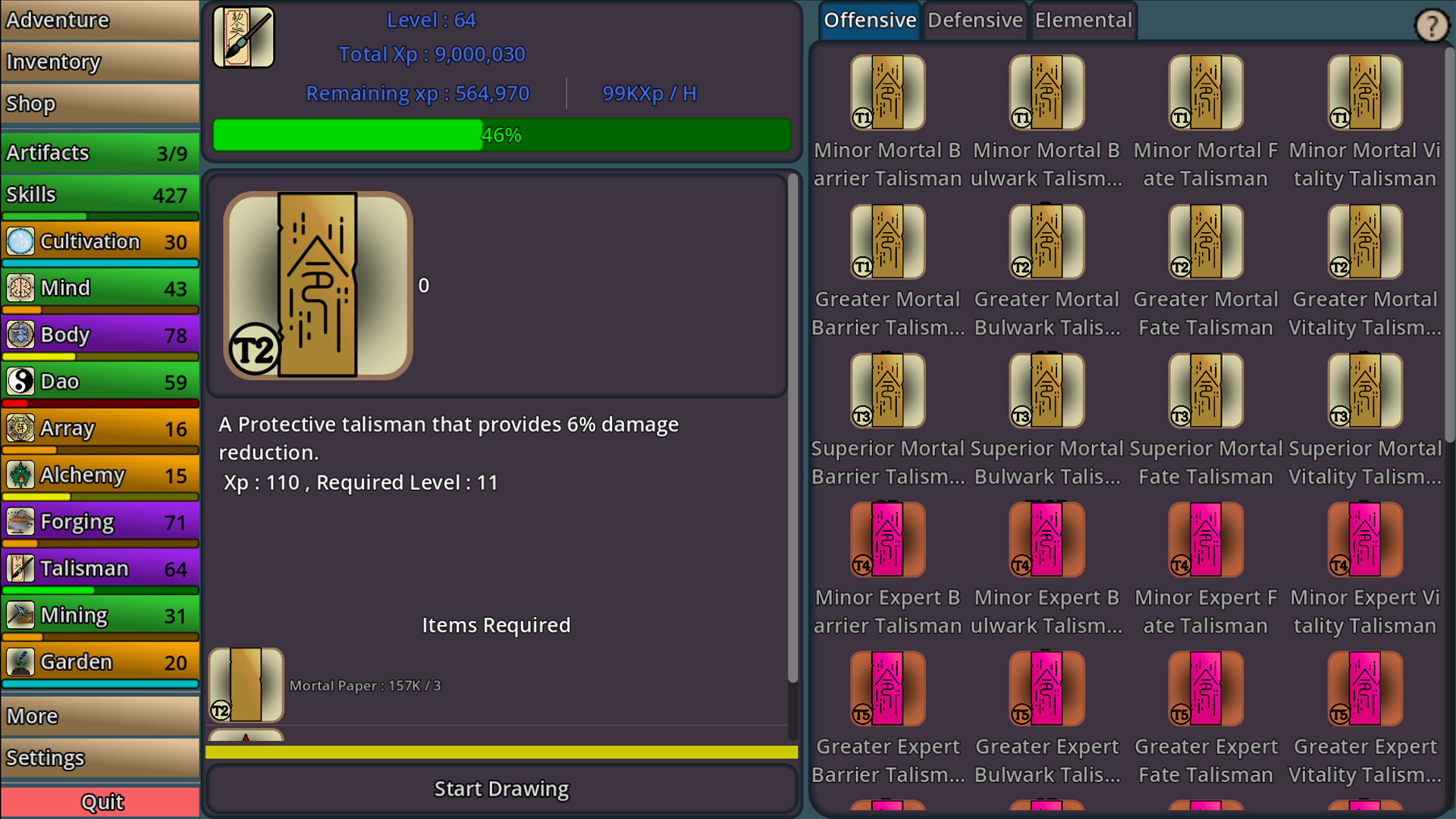Switch to the Defensive tab
Image resolution: width=1456 pixels, height=819 pixels.
974,20
